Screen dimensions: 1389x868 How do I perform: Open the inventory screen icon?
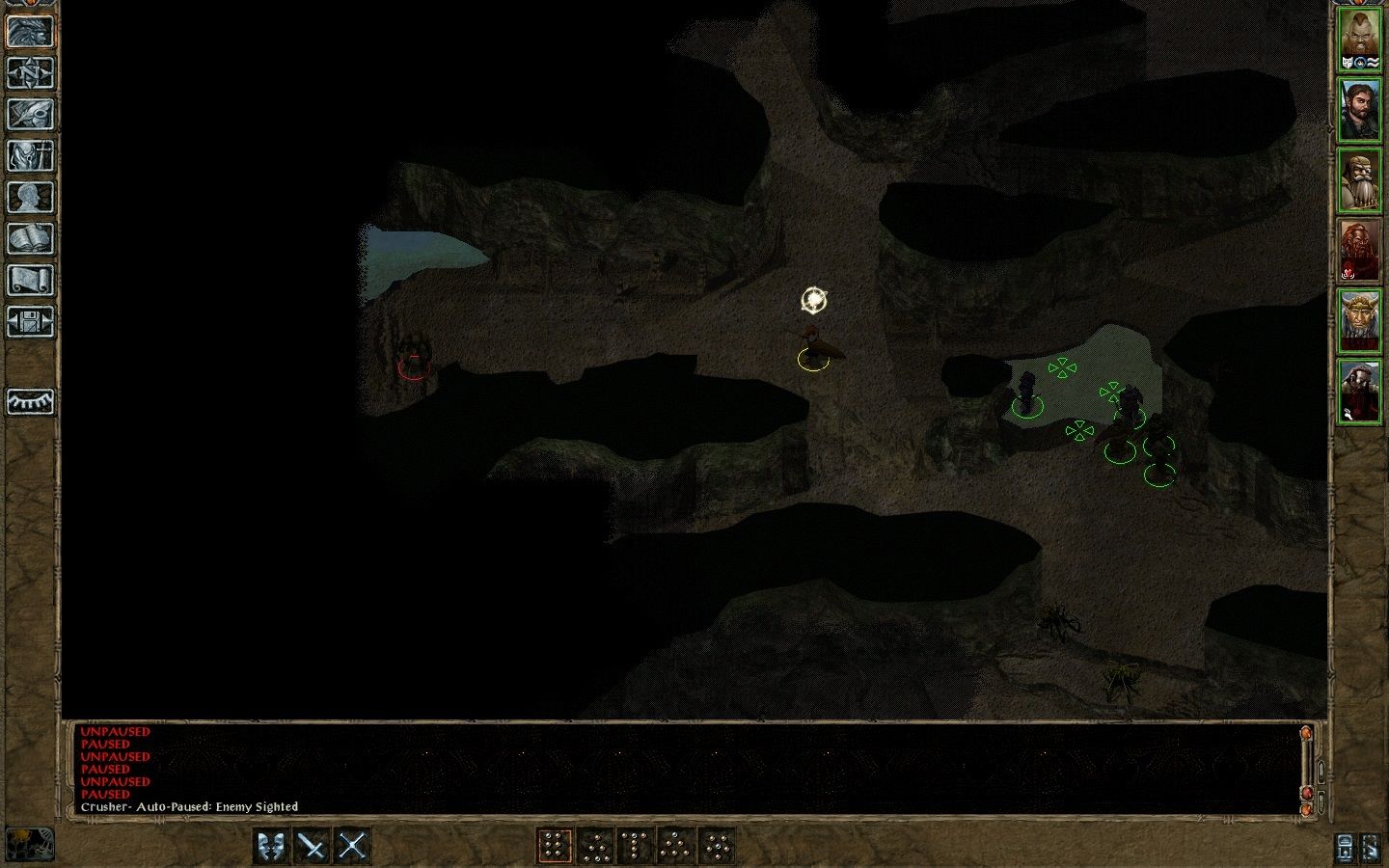click(x=30, y=155)
